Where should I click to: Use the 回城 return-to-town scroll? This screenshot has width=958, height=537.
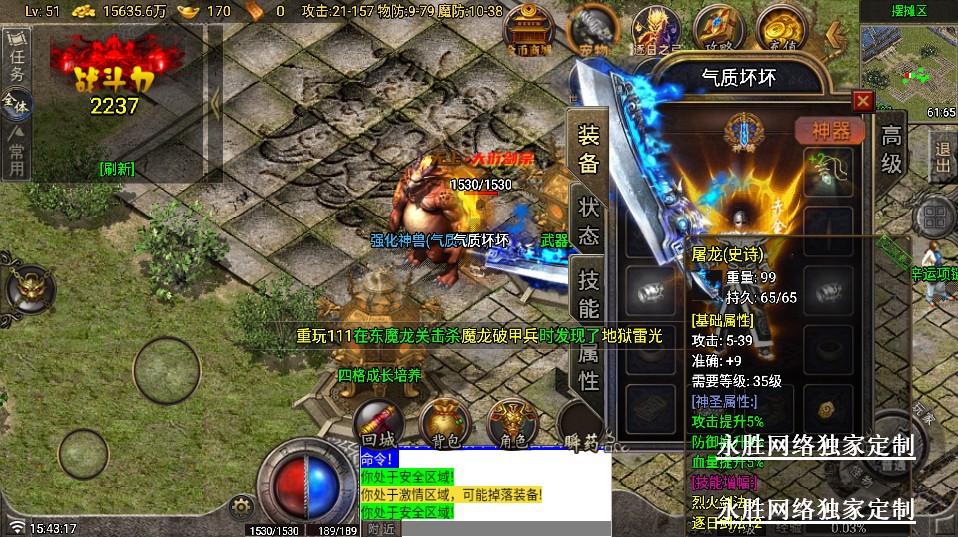pos(380,422)
